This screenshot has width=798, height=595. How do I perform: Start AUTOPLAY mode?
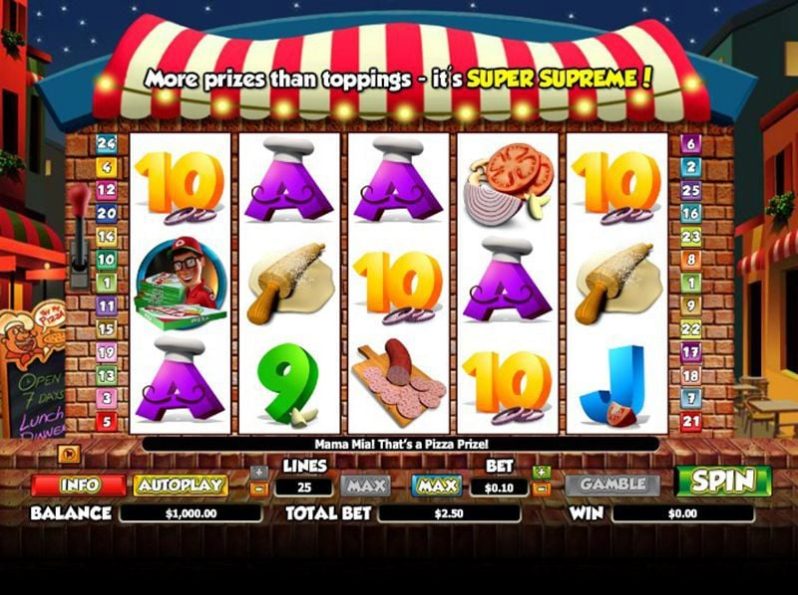[x=180, y=485]
